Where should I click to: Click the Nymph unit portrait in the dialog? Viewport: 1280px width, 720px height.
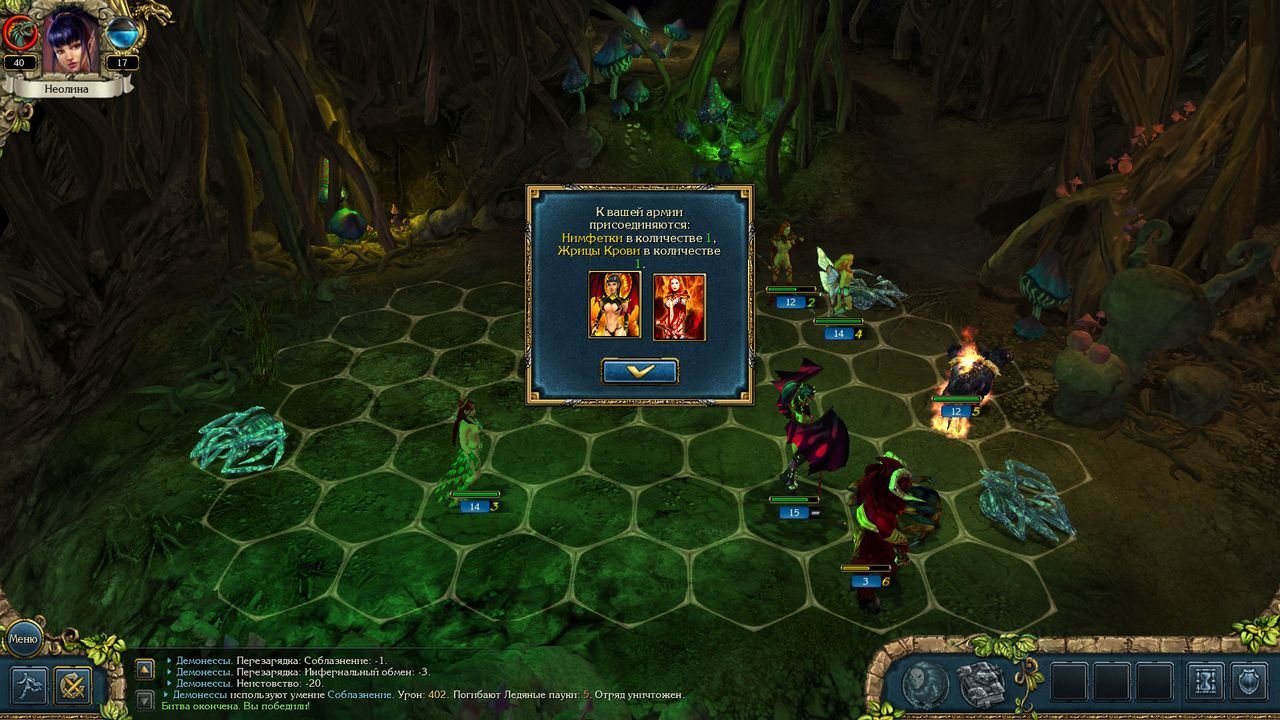(x=615, y=305)
